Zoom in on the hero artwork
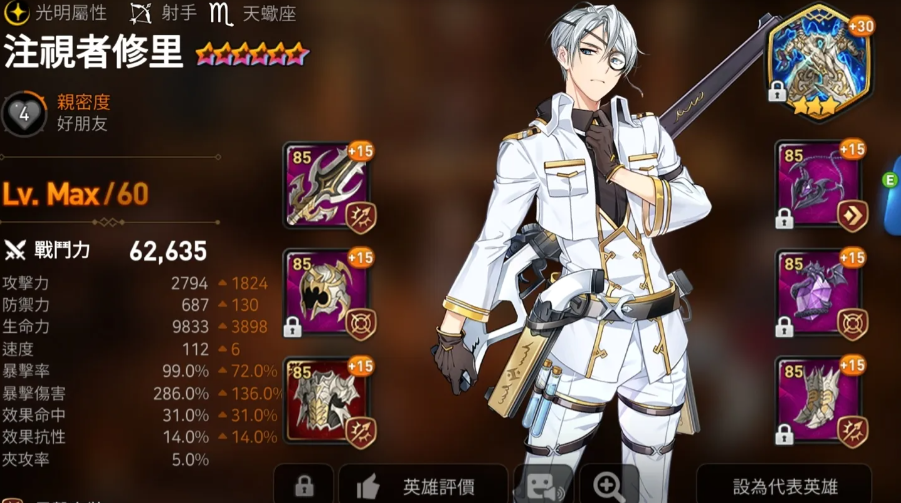Viewport: 901px width, 503px height. pyautogui.click(x=609, y=485)
